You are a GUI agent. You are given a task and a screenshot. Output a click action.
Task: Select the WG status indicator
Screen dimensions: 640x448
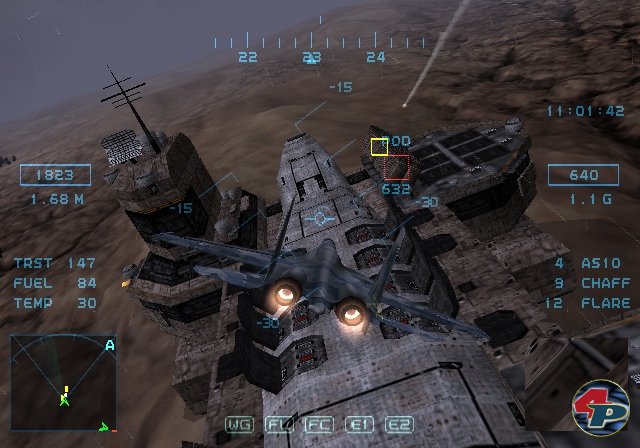coord(240,424)
